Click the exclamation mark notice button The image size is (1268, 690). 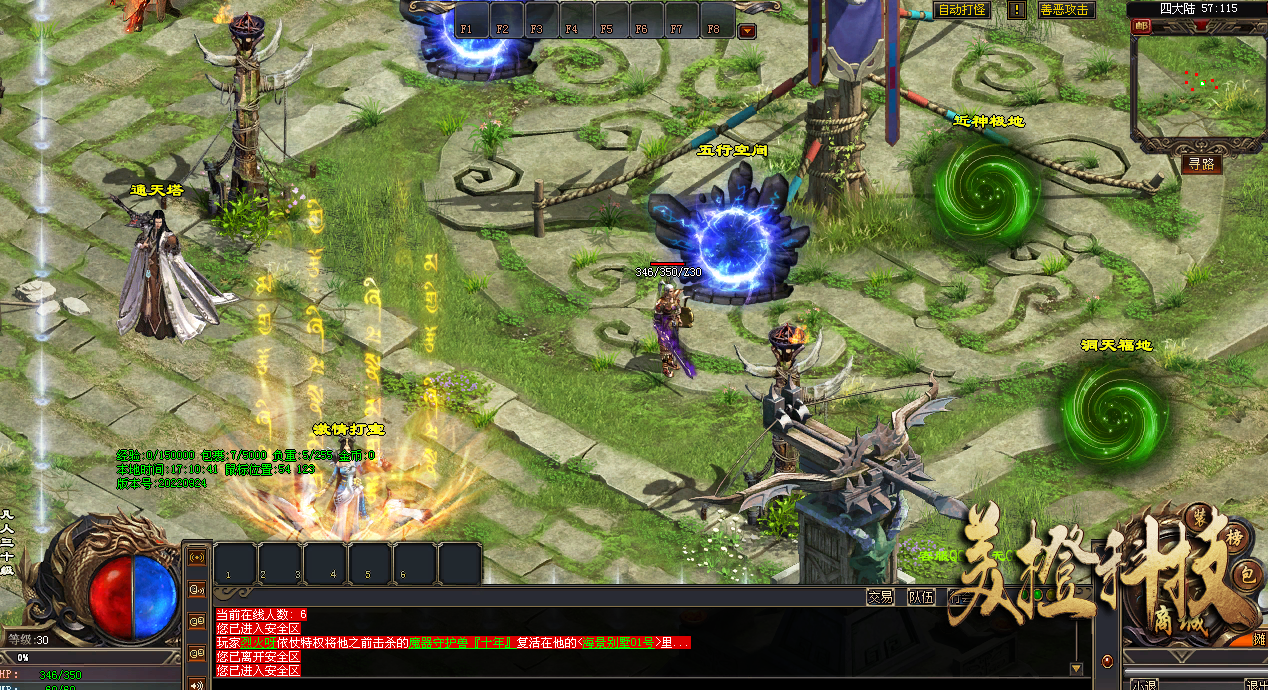[1016, 10]
